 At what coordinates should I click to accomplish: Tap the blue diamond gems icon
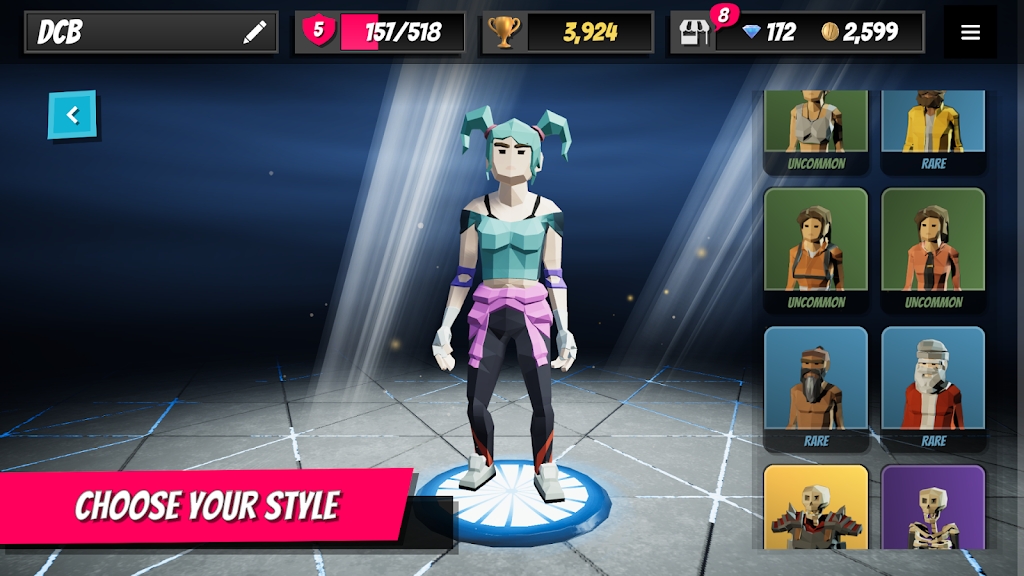(753, 33)
